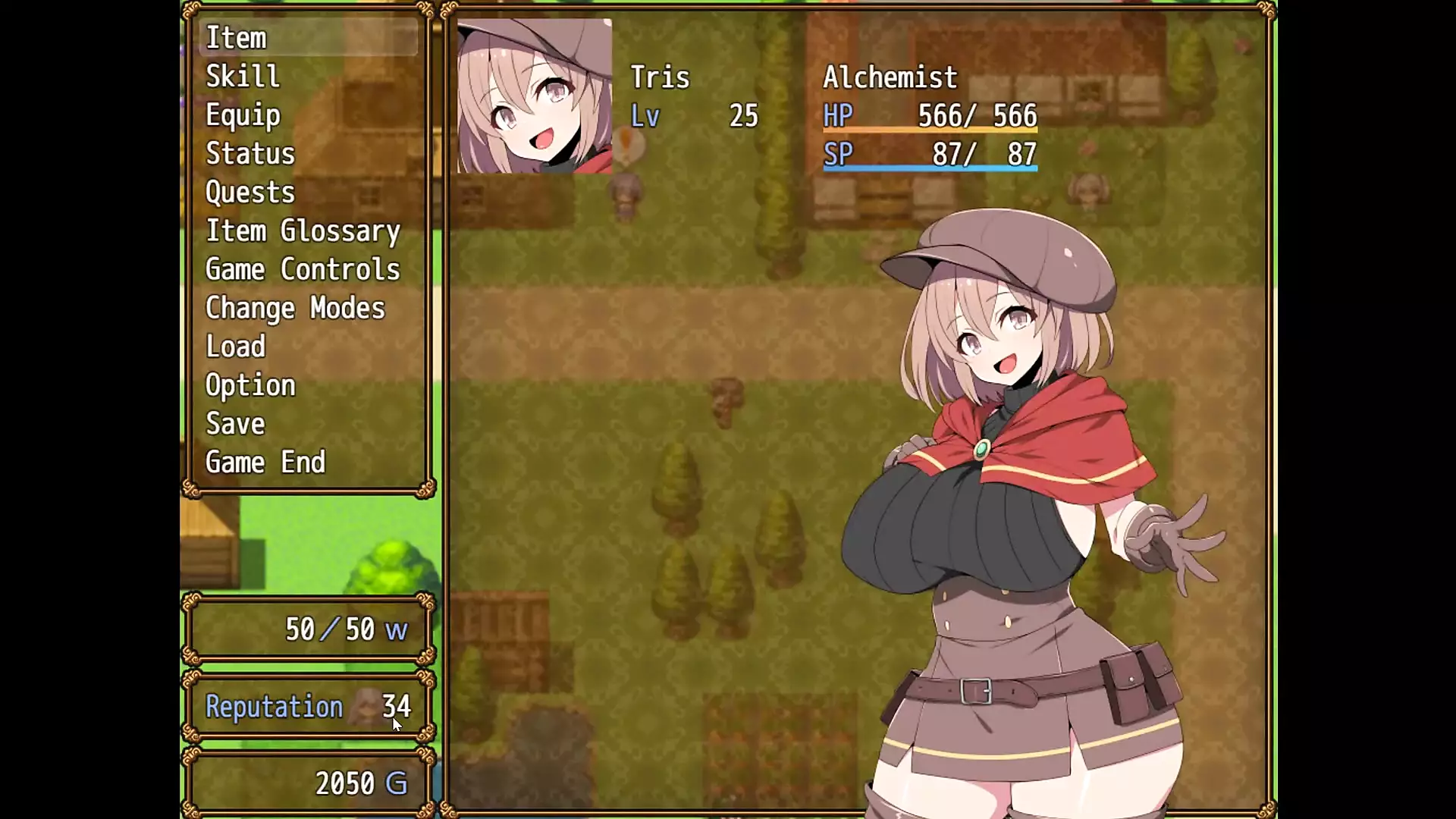Select Tris's face portrait

535,96
